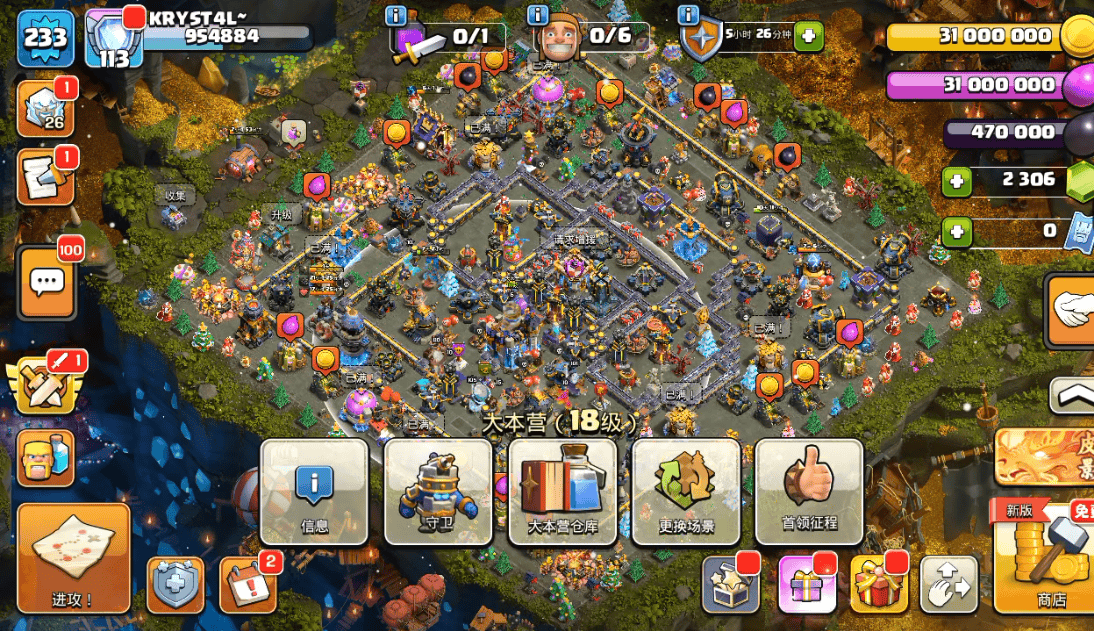This screenshot has height=631, width=1094.
Task: Add more green gems with plus button
Action: pos(957,181)
